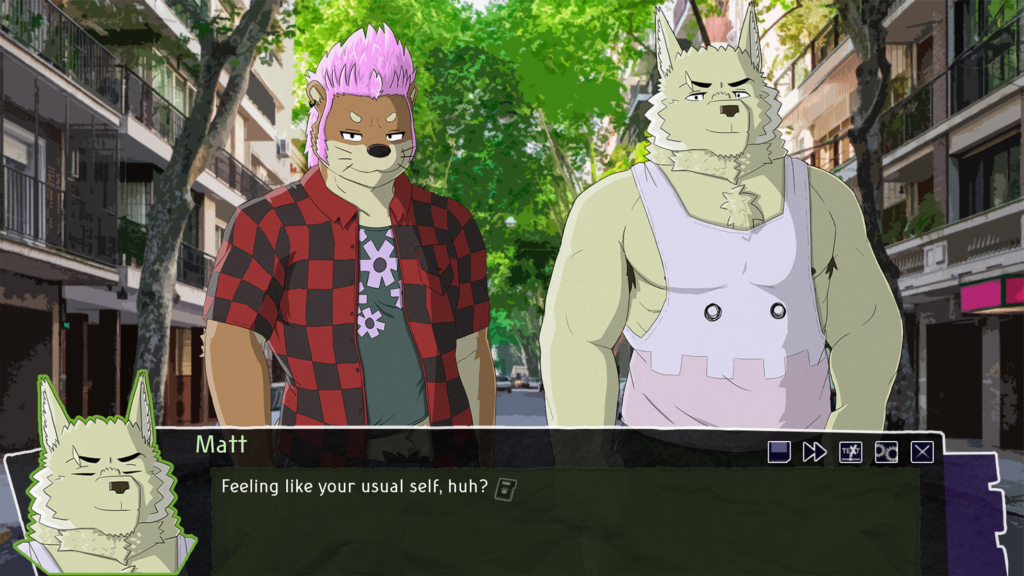Hide the dialogue text box
Image resolution: width=1024 pixels, height=576 pixels.
[x=850, y=452]
